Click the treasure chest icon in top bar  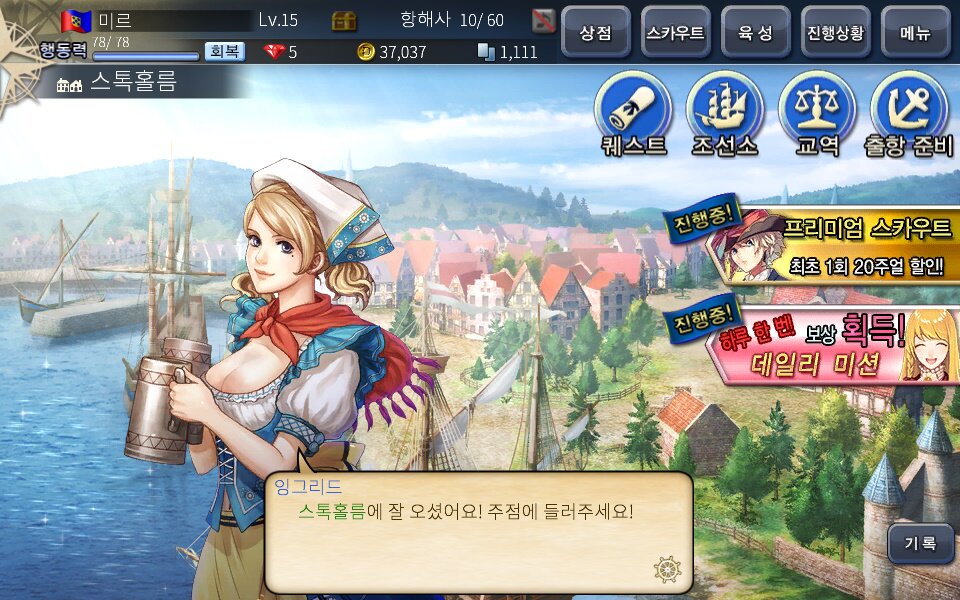click(345, 20)
